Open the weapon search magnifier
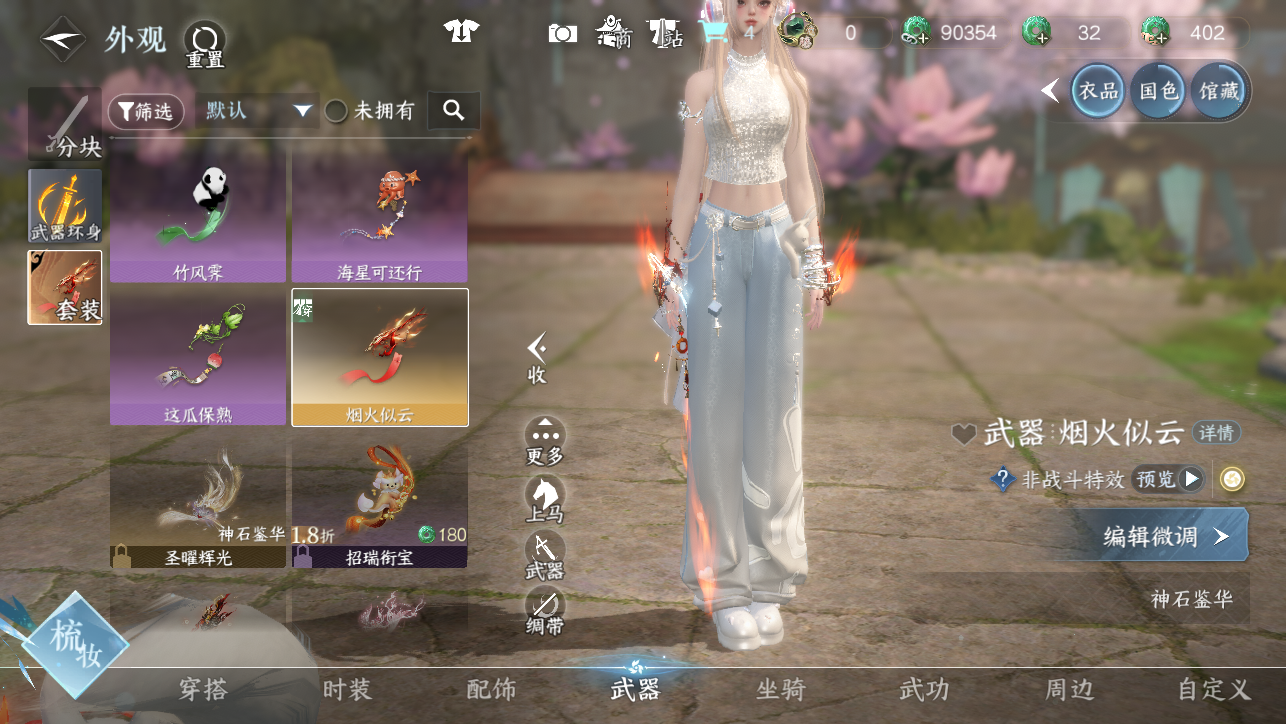Screen dimensions: 1286x724 (454, 111)
